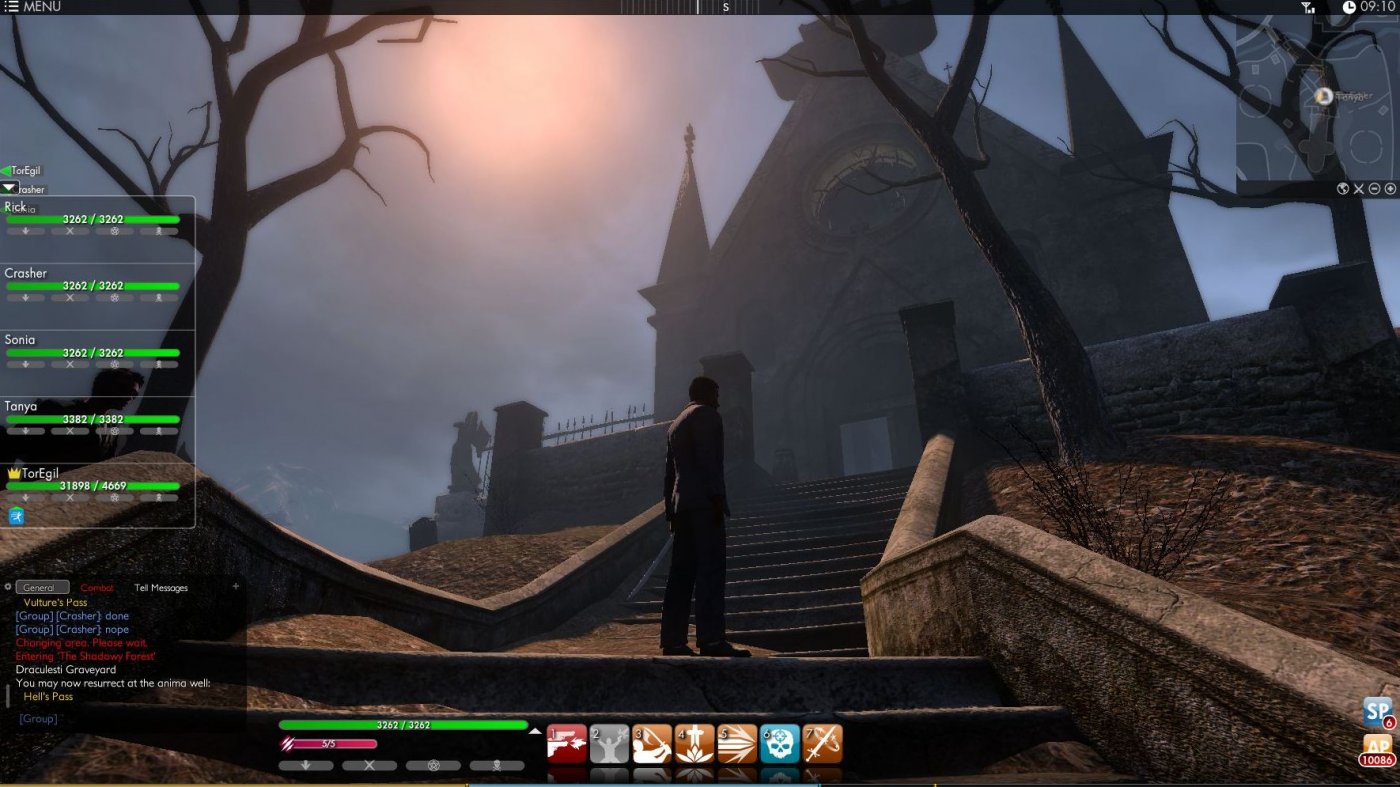The height and width of the screenshot is (787, 1400).
Task: Trigger the cross-and-lotus ability in slot 4
Action: pos(695,742)
